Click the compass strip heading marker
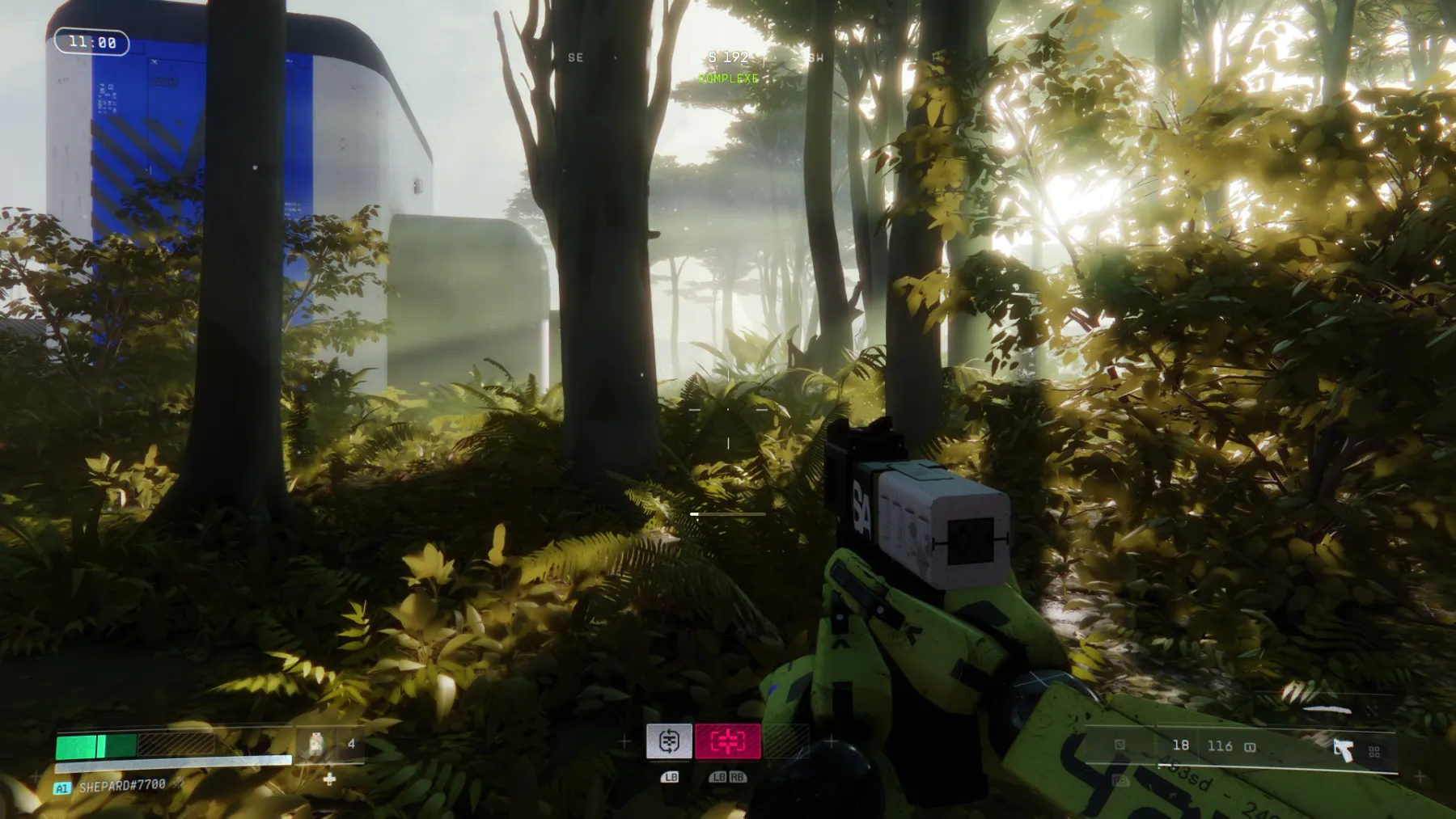The width and height of the screenshot is (1456, 819). 727,57
